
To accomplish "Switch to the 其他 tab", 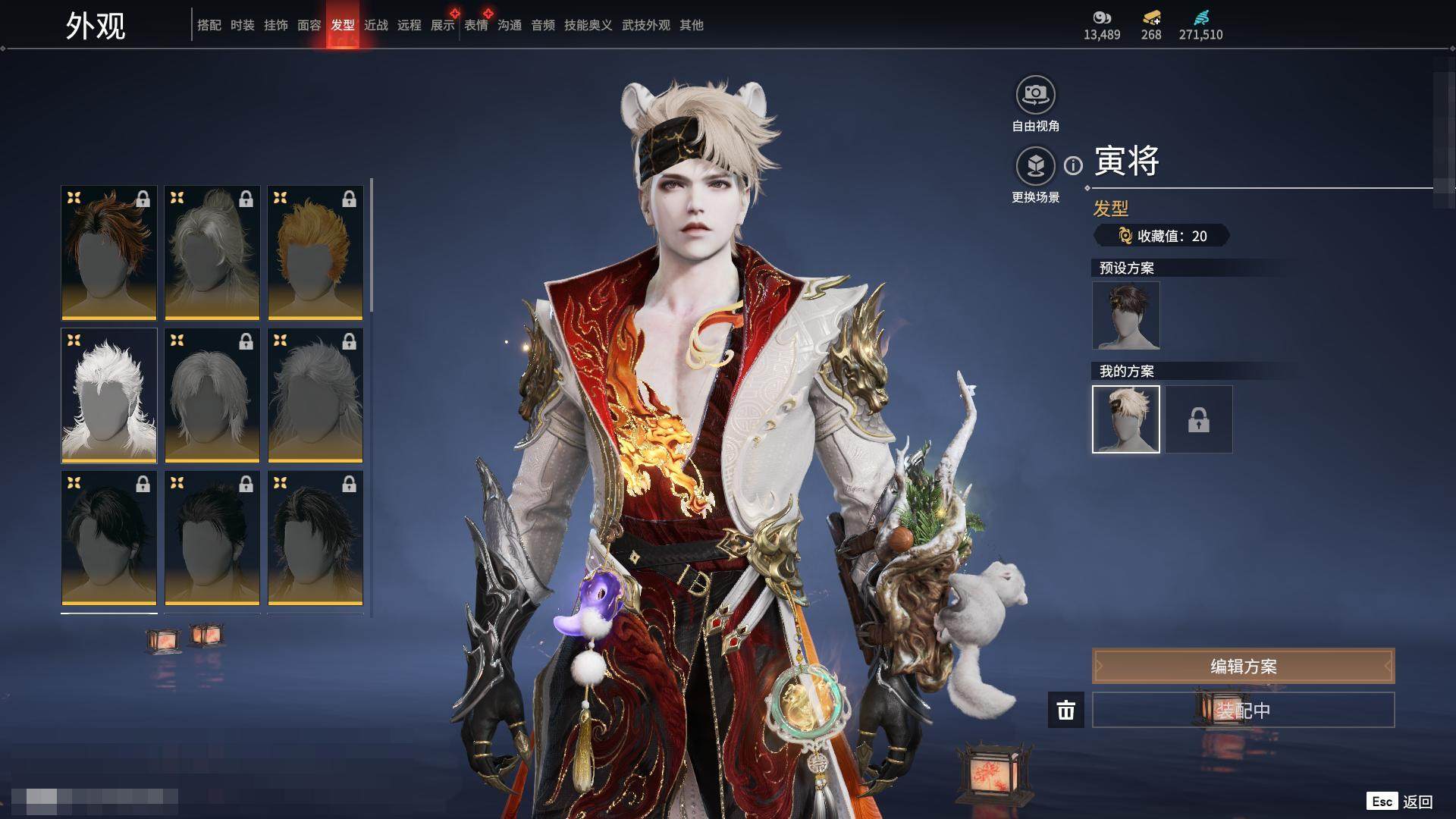I will pos(691,25).
